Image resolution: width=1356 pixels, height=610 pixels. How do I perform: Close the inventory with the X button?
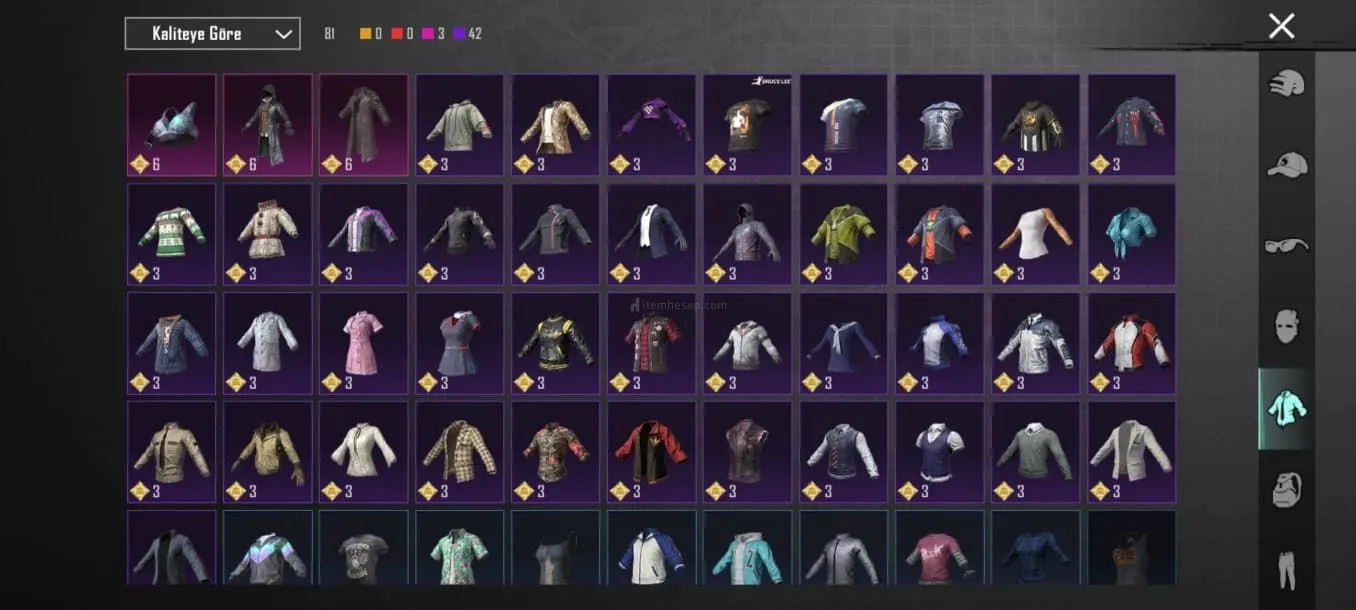(x=1281, y=27)
